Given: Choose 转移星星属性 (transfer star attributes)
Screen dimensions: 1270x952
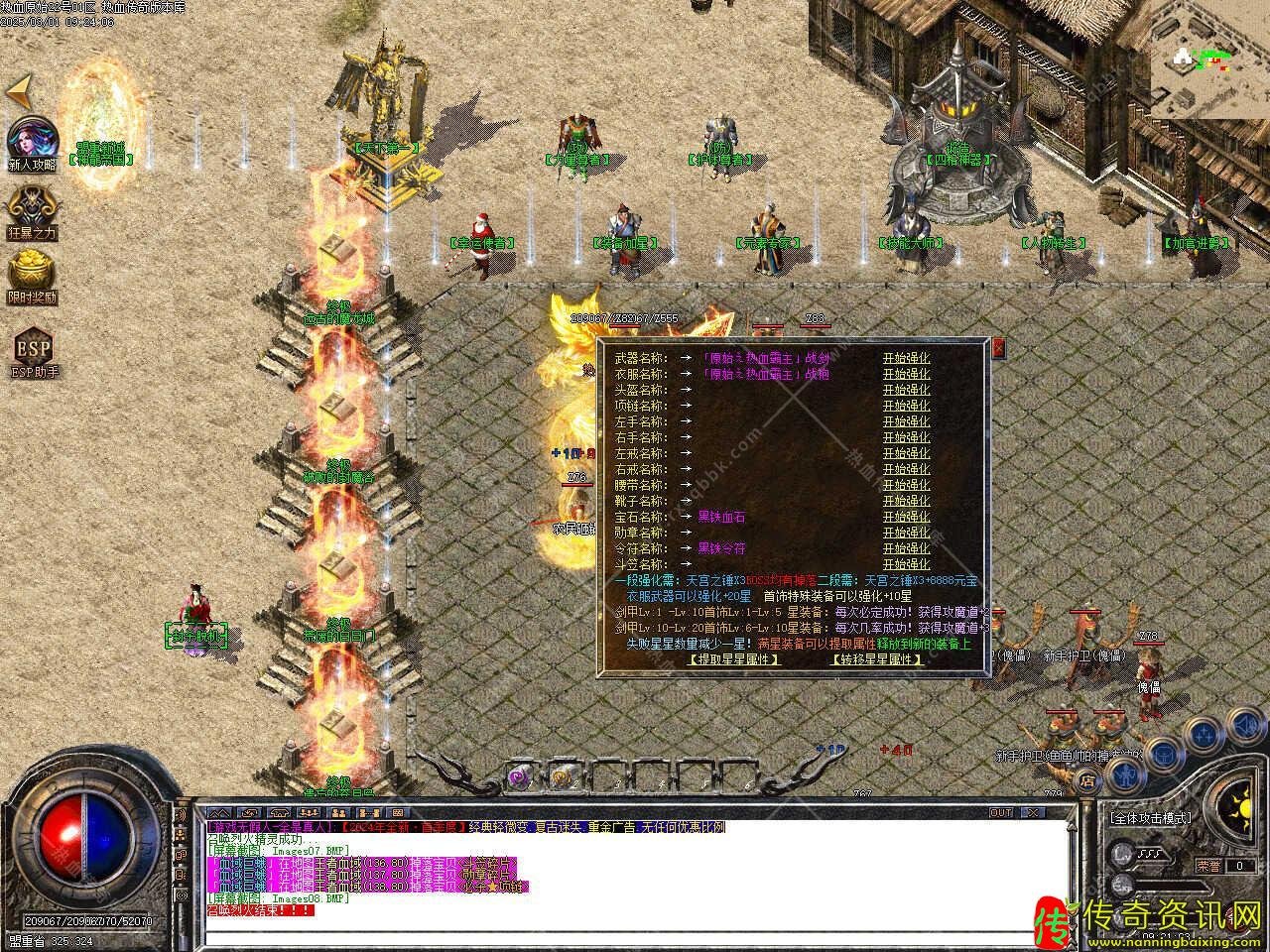Looking at the screenshot, I should coord(876,659).
